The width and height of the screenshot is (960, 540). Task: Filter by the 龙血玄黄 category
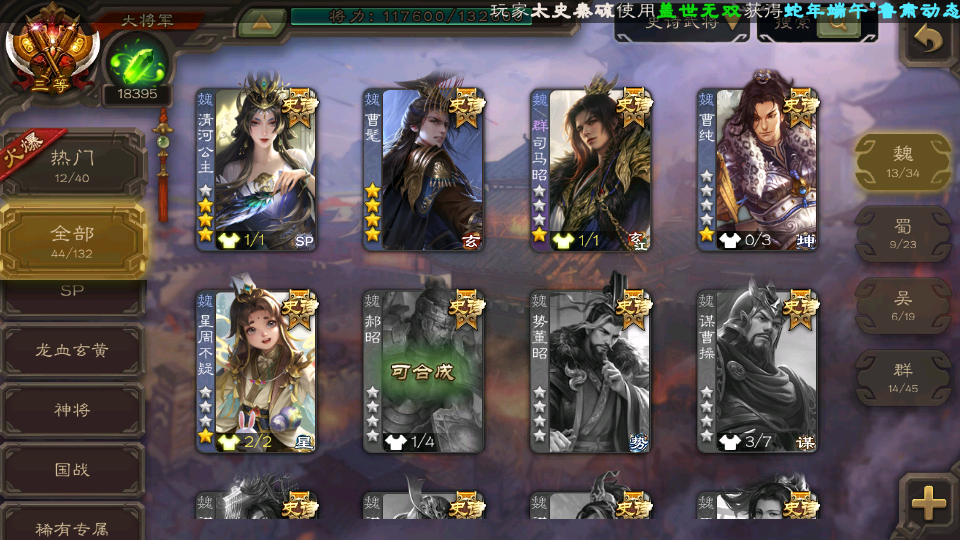[72, 351]
